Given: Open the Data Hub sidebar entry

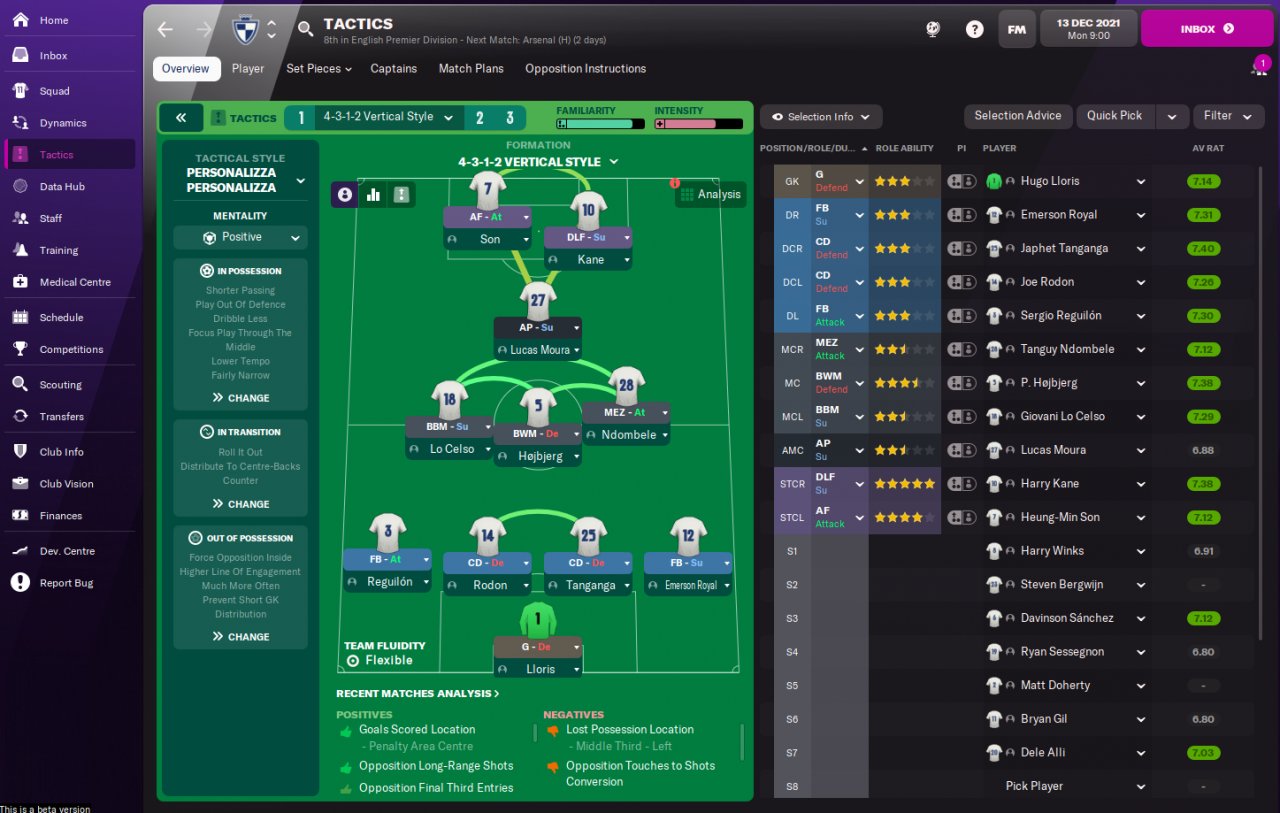Looking at the screenshot, I should (62, 187).
